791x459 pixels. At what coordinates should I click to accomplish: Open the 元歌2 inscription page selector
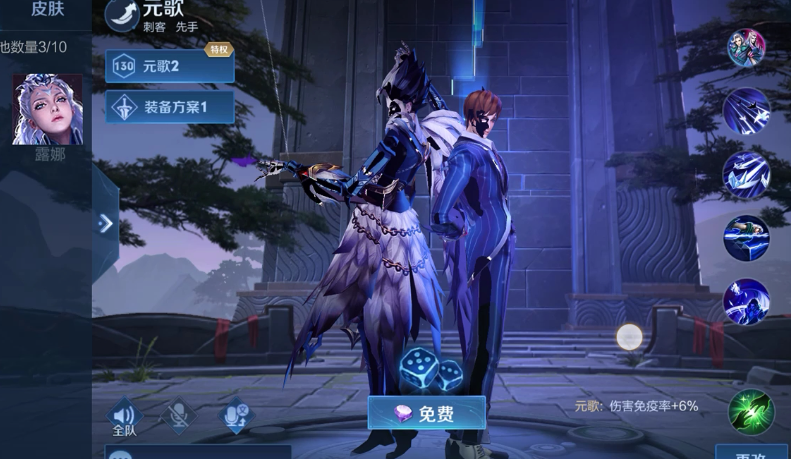click(169, 66)
